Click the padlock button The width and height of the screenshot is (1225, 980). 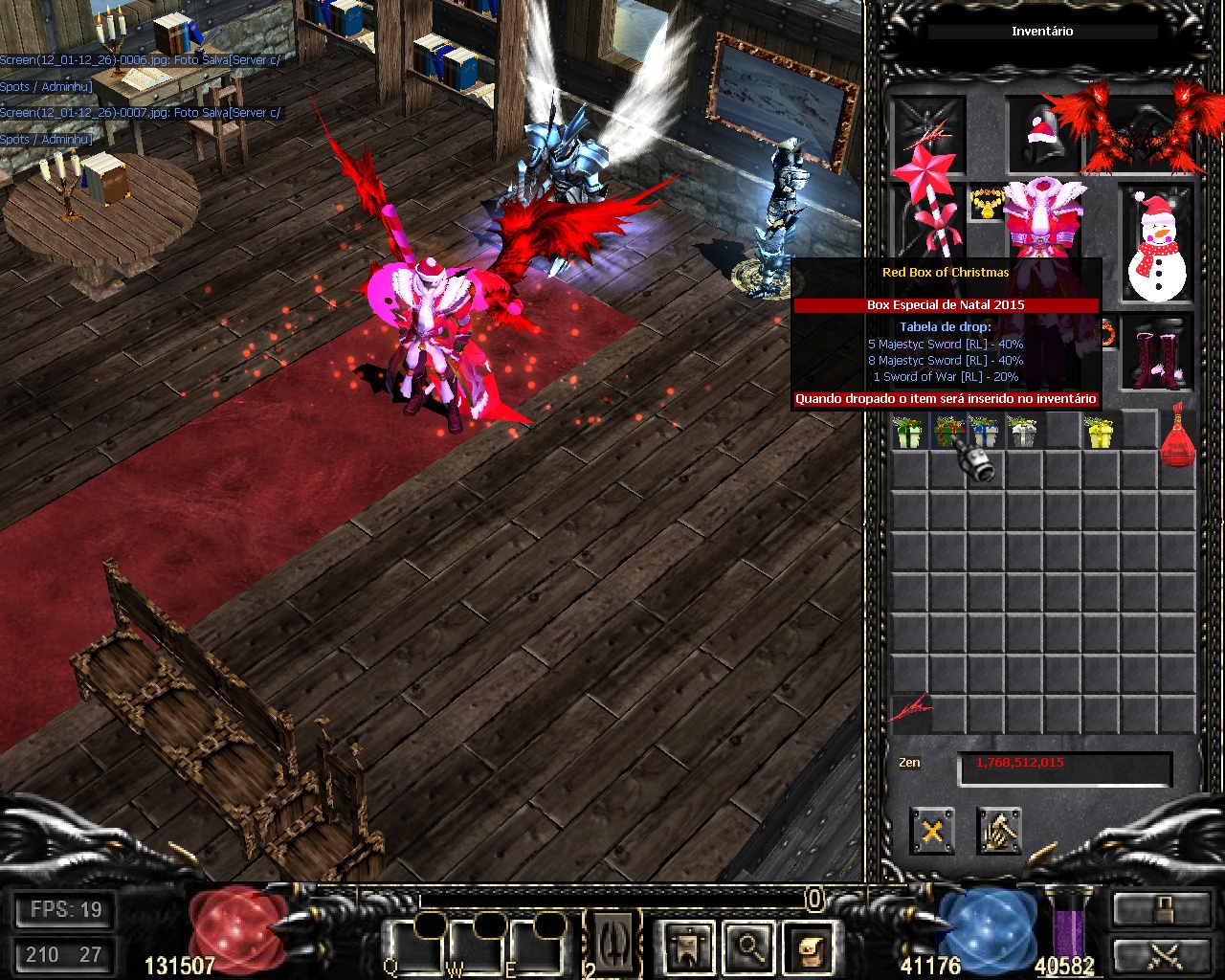(1160, 907)
